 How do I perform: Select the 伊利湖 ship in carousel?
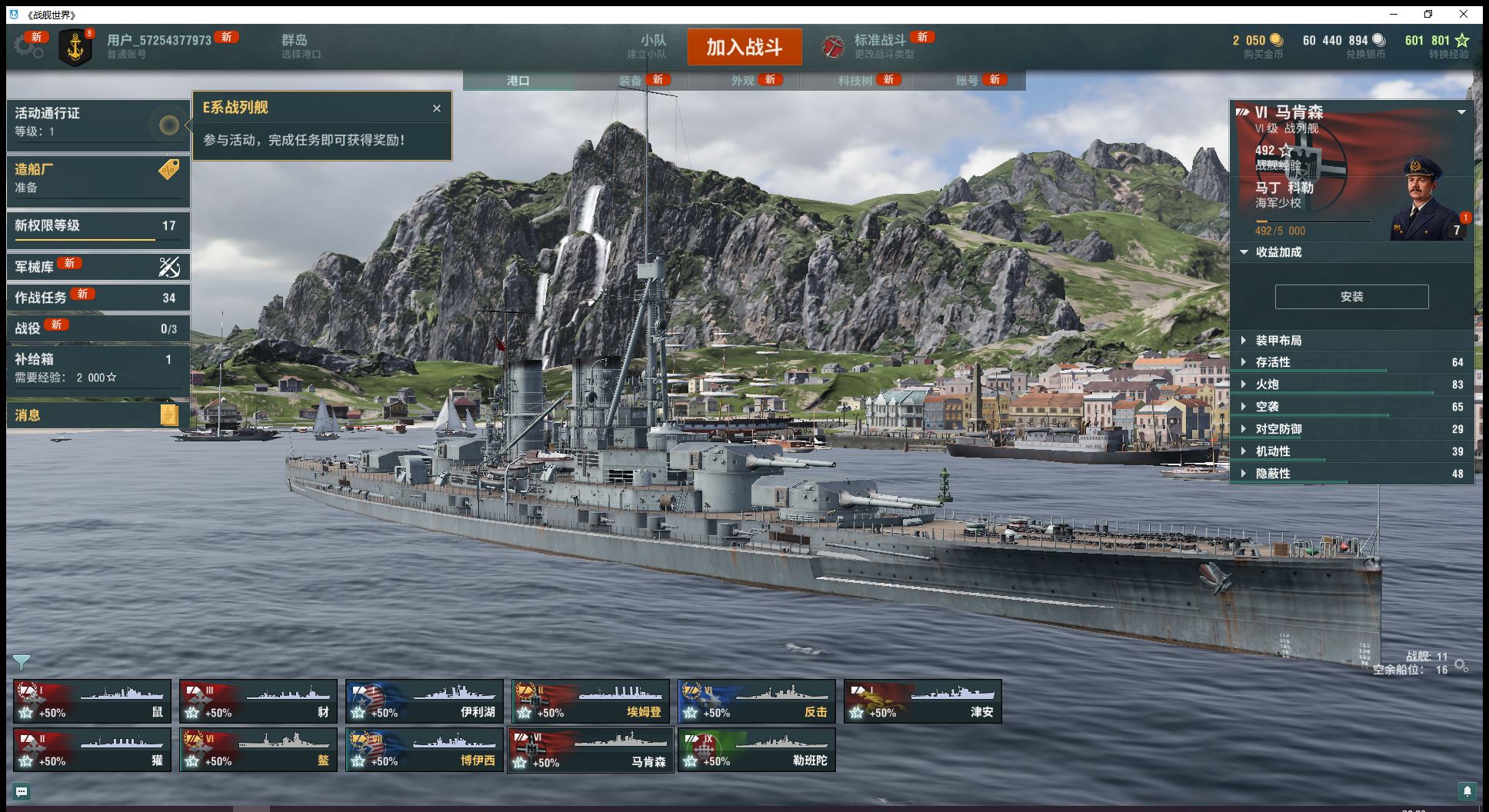424,701
